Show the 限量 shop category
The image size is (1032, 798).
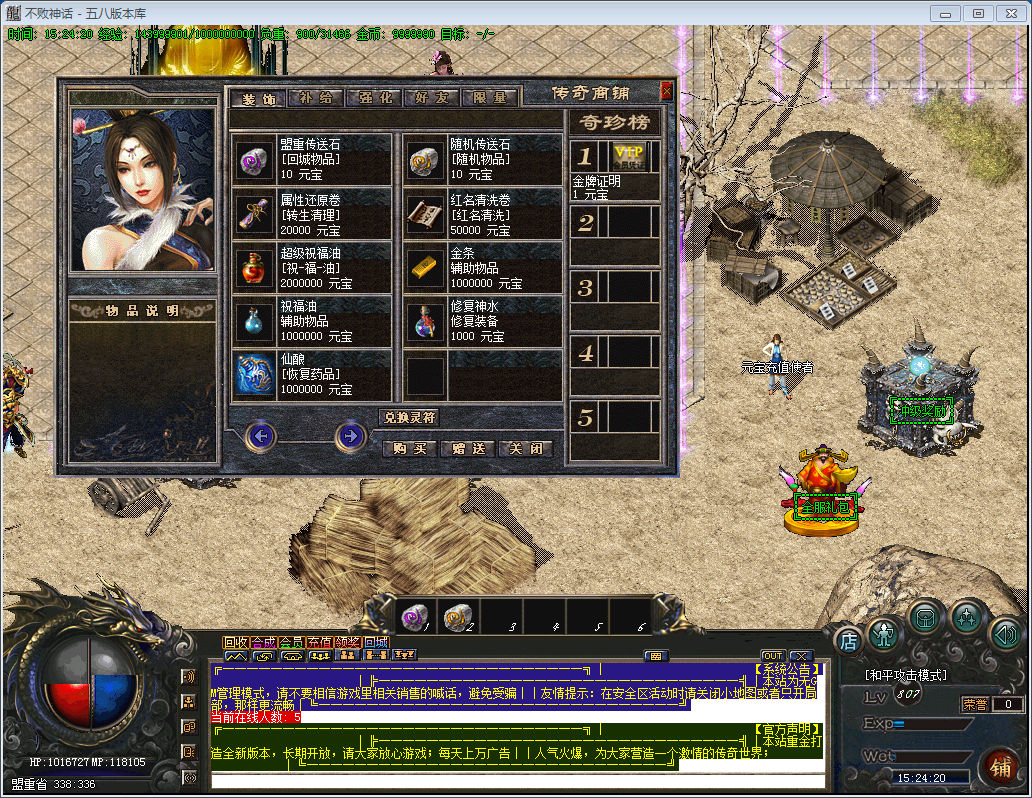[490, 98]
